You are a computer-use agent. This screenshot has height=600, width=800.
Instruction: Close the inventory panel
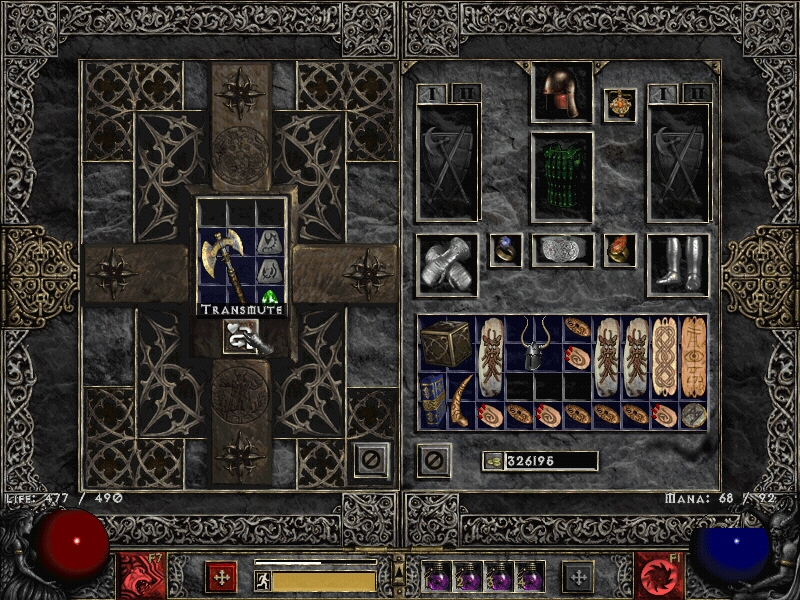433,460
